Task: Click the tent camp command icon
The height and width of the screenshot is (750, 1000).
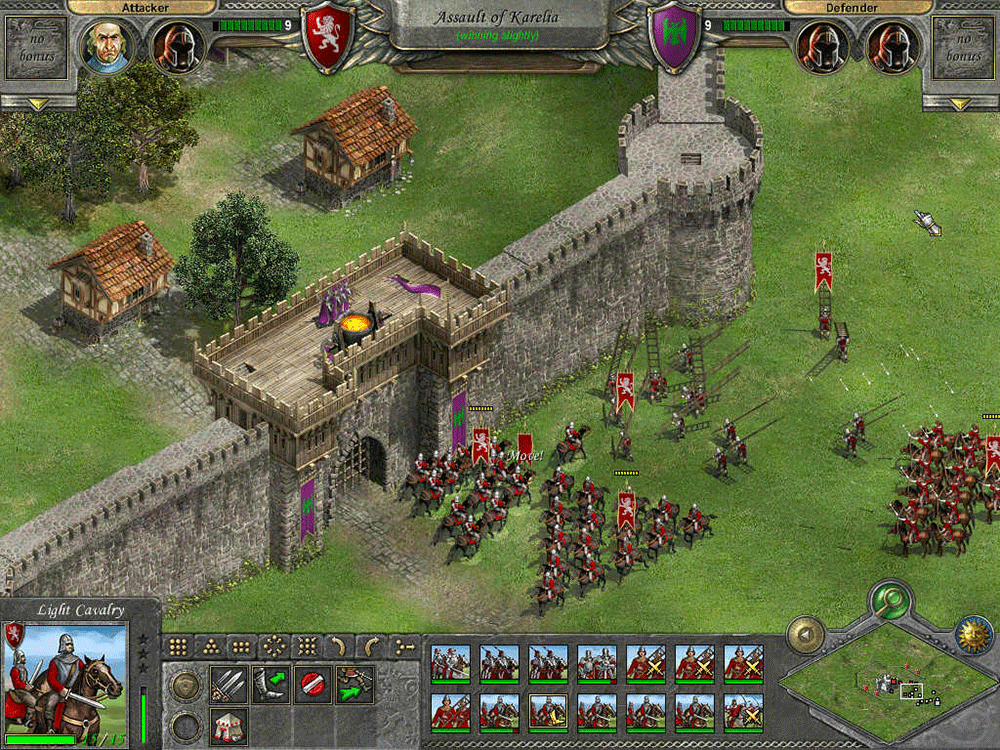Action: pos(227,724)
